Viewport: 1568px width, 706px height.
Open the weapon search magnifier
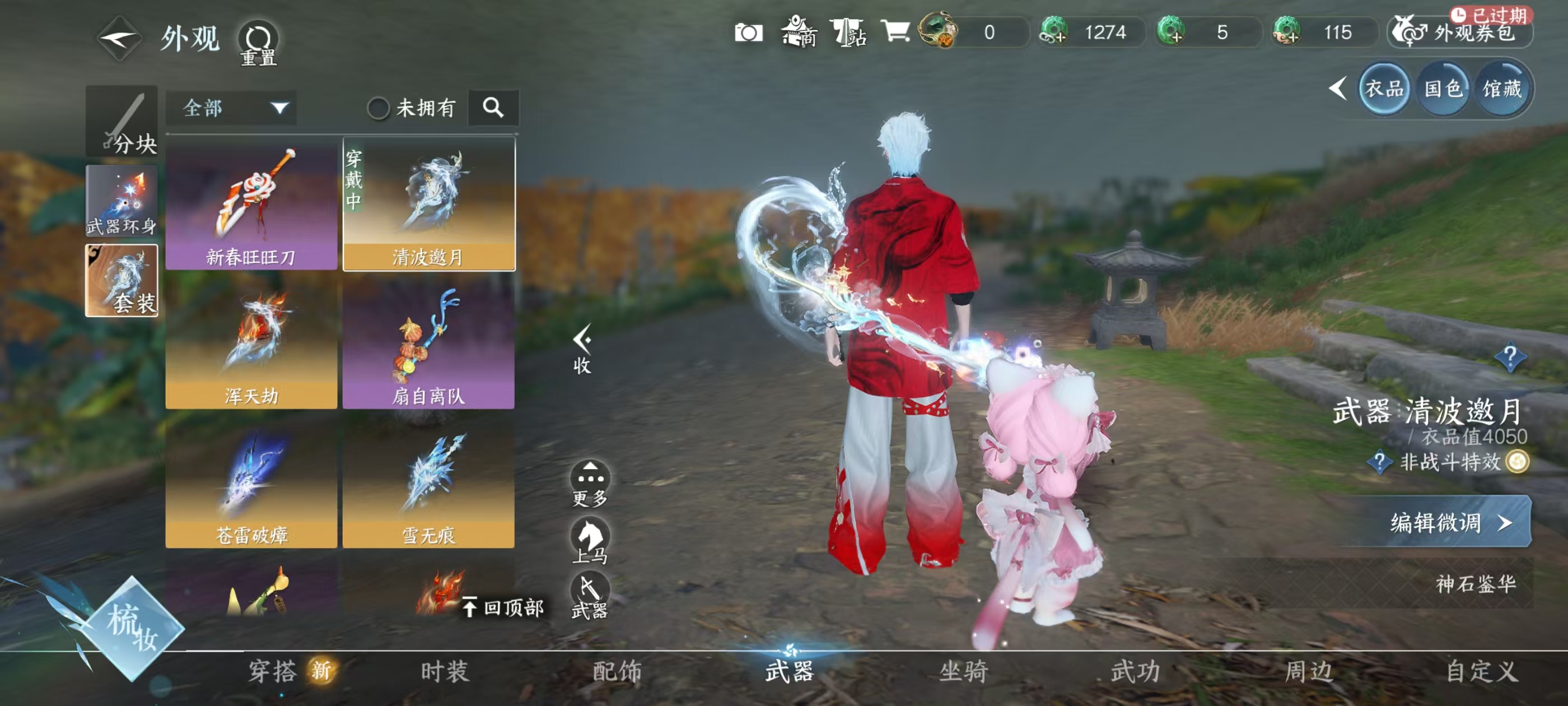point(493,108)
